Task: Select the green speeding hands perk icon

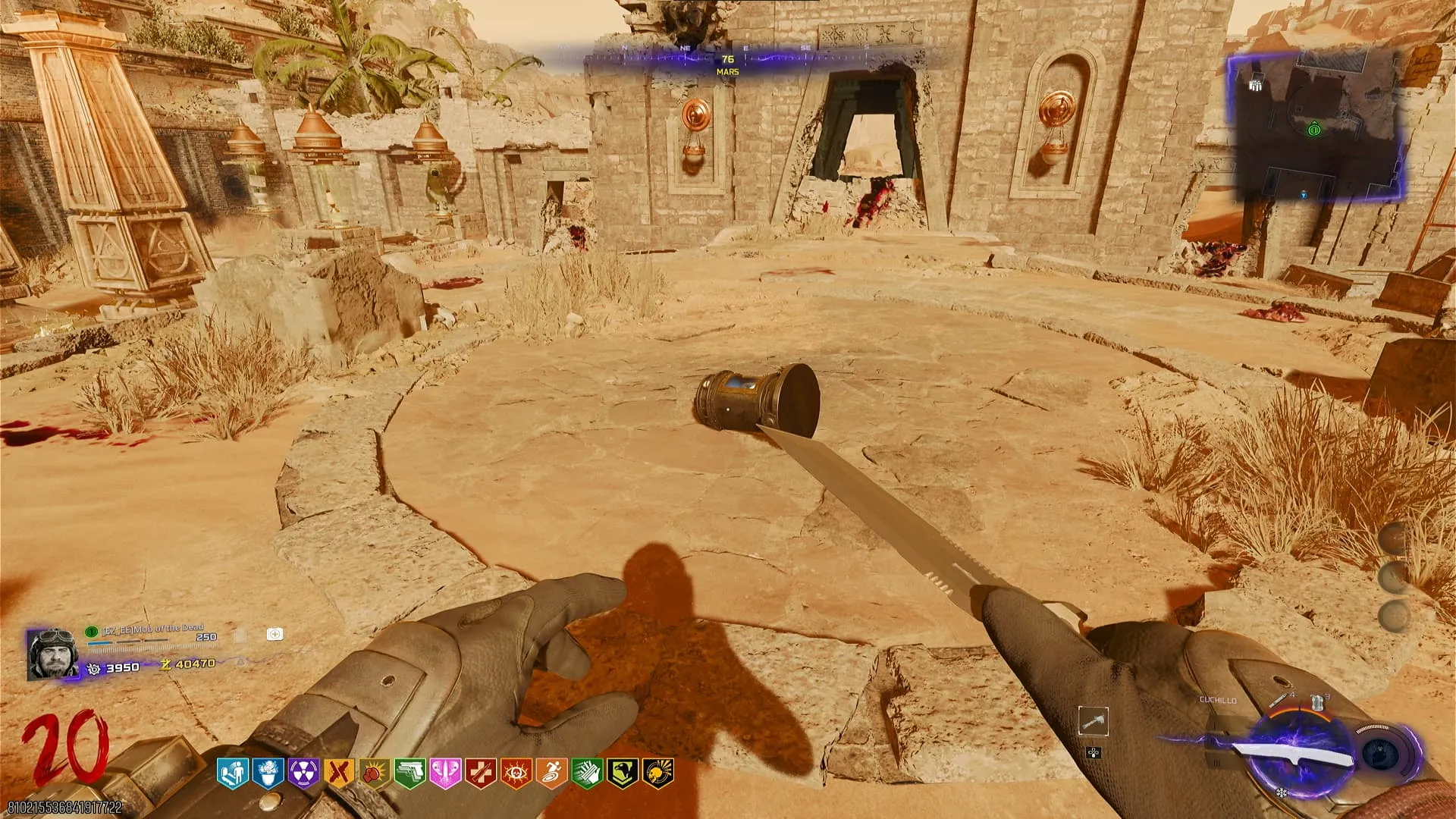Action: (587, 773)
